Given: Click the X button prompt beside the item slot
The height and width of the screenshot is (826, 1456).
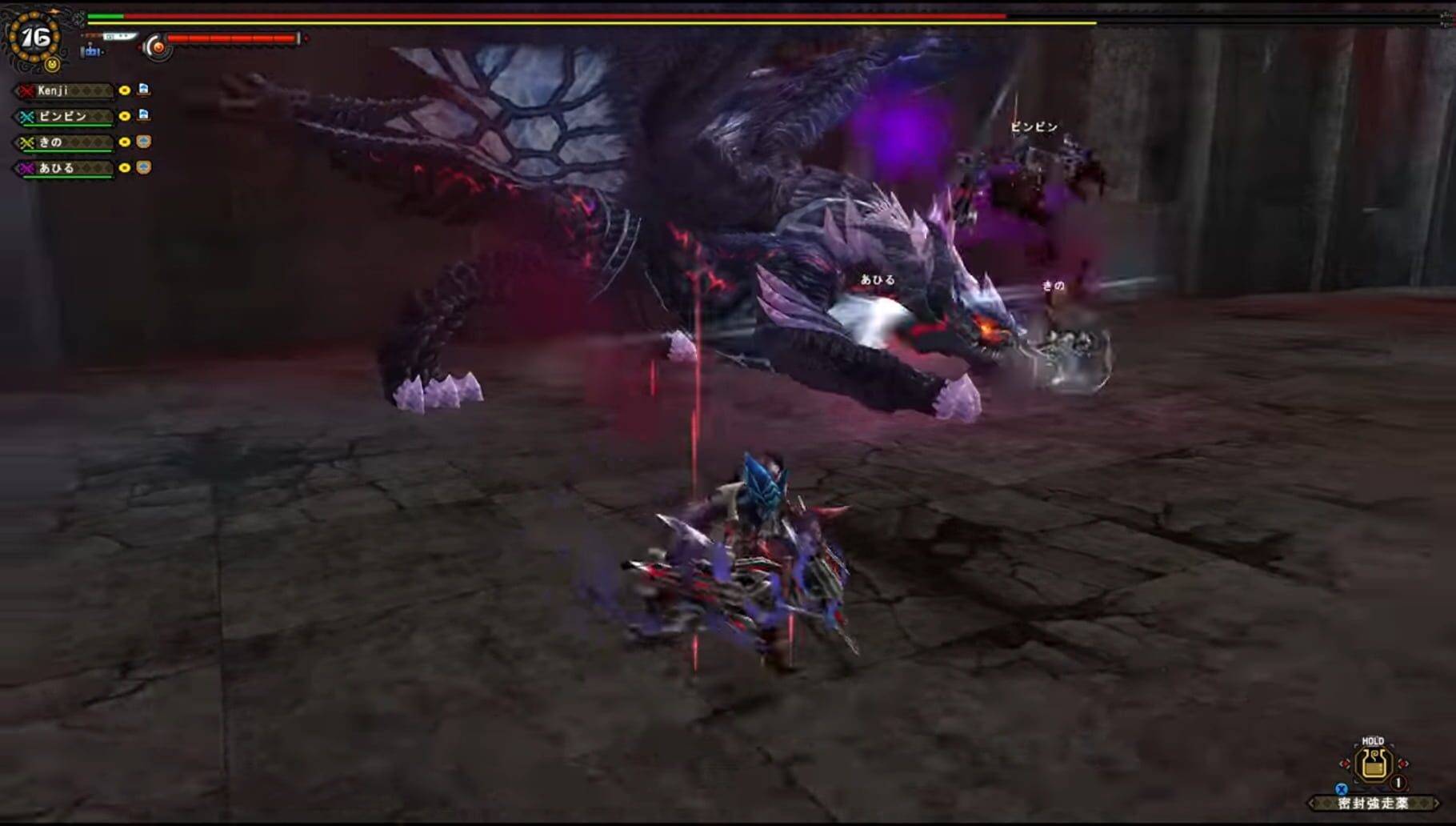Looking at the screenshot, I should click(1342, 788).
